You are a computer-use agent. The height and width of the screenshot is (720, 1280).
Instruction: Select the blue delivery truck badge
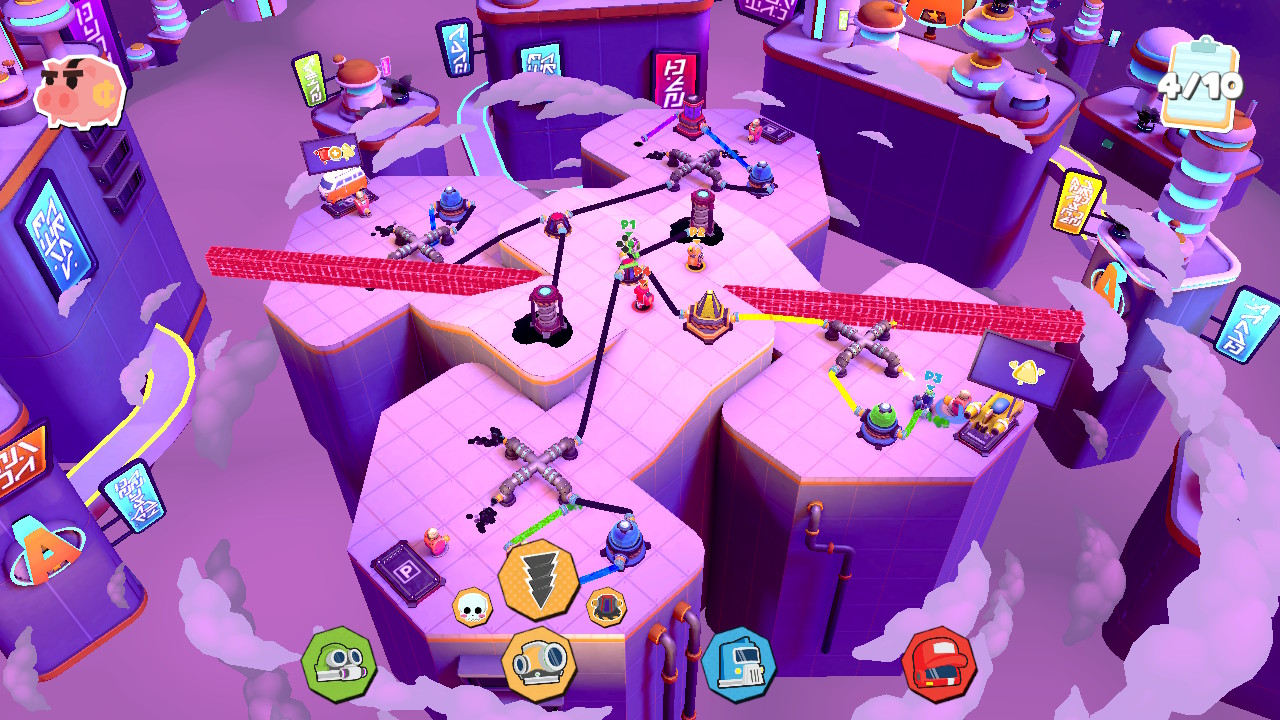tap(740, 665)
